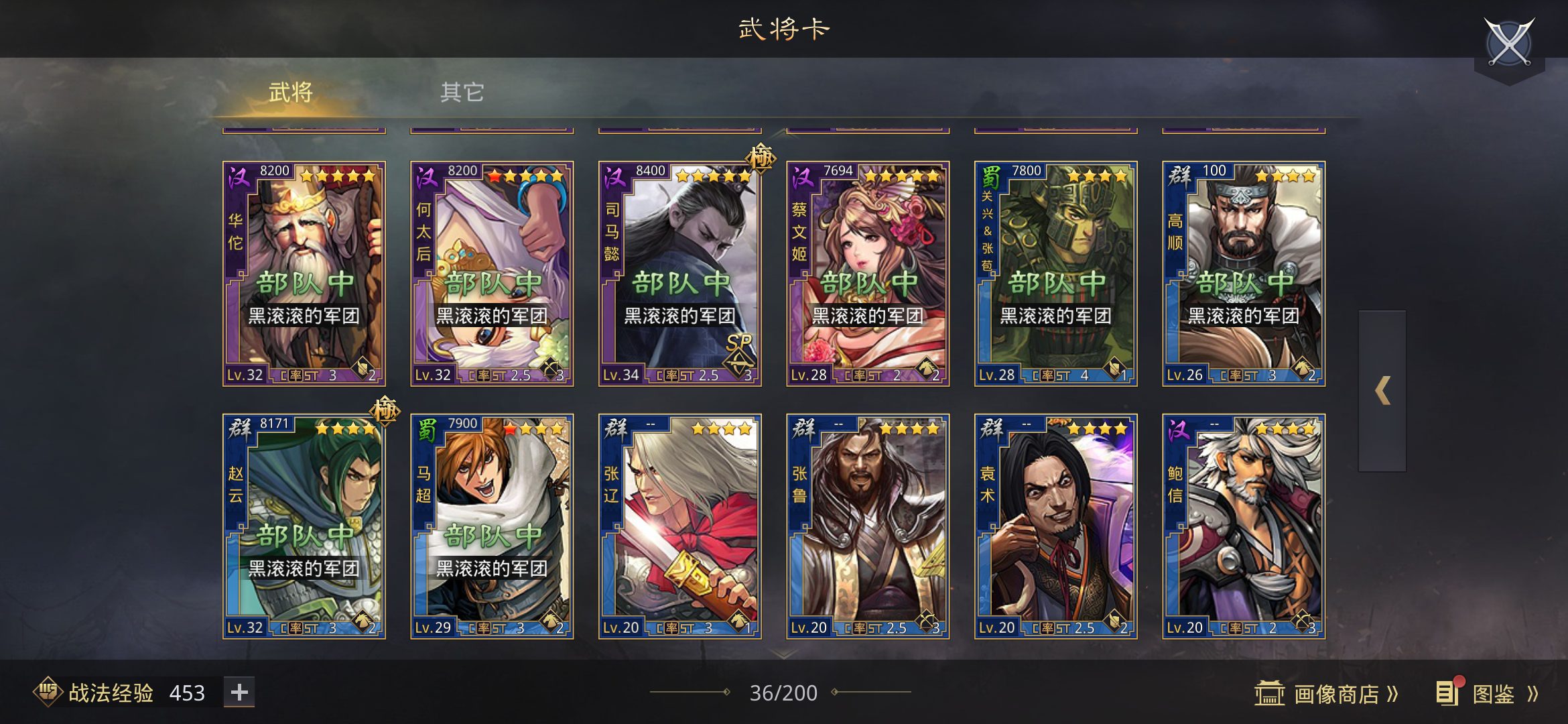The height and width of the screenshot is (724, 1568).
Task: Select the 武将 tab
Action: (x=290, y=92)
